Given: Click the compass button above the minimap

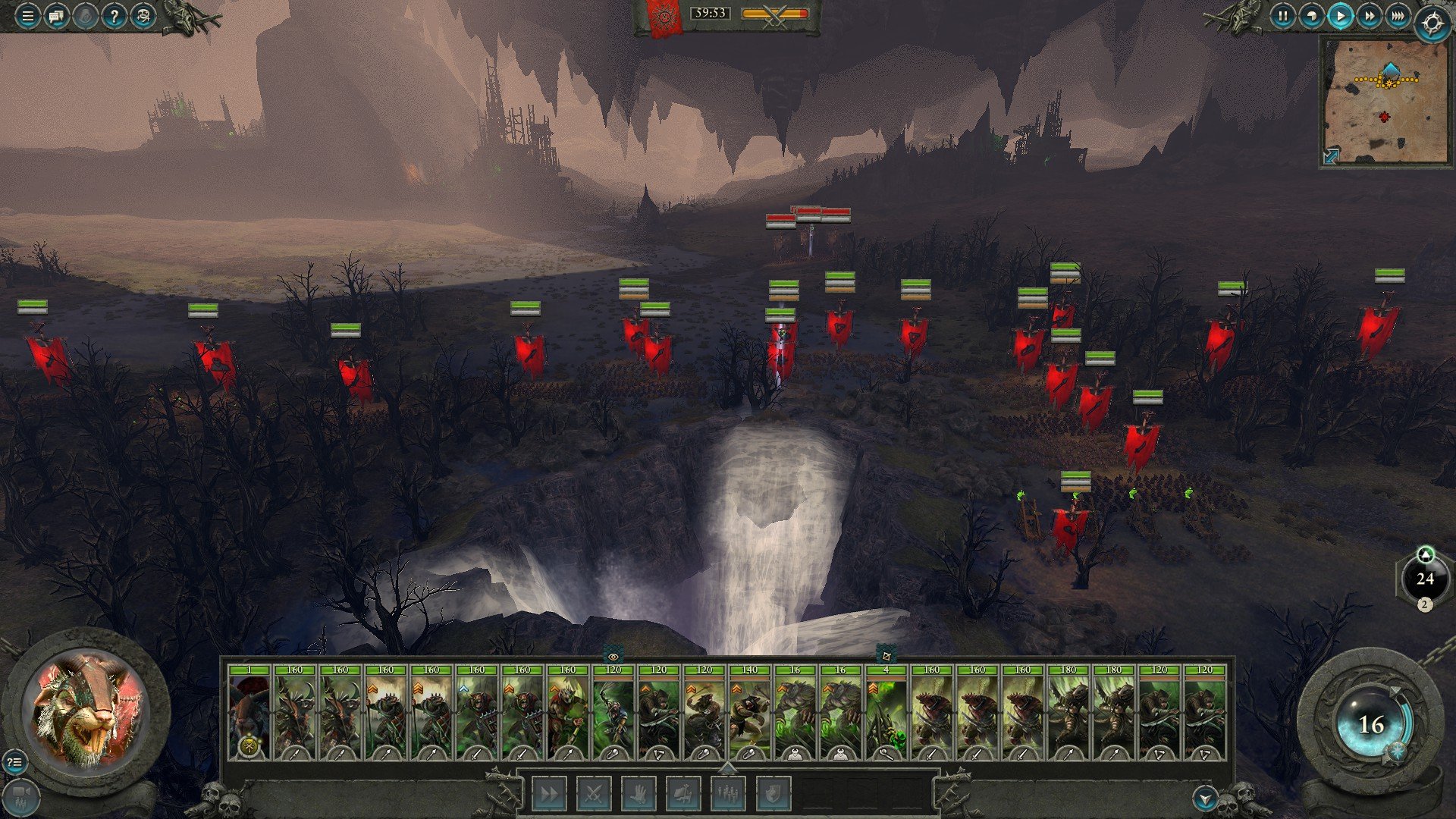Looking at the screenshot, I should [x=1432, y=24].
